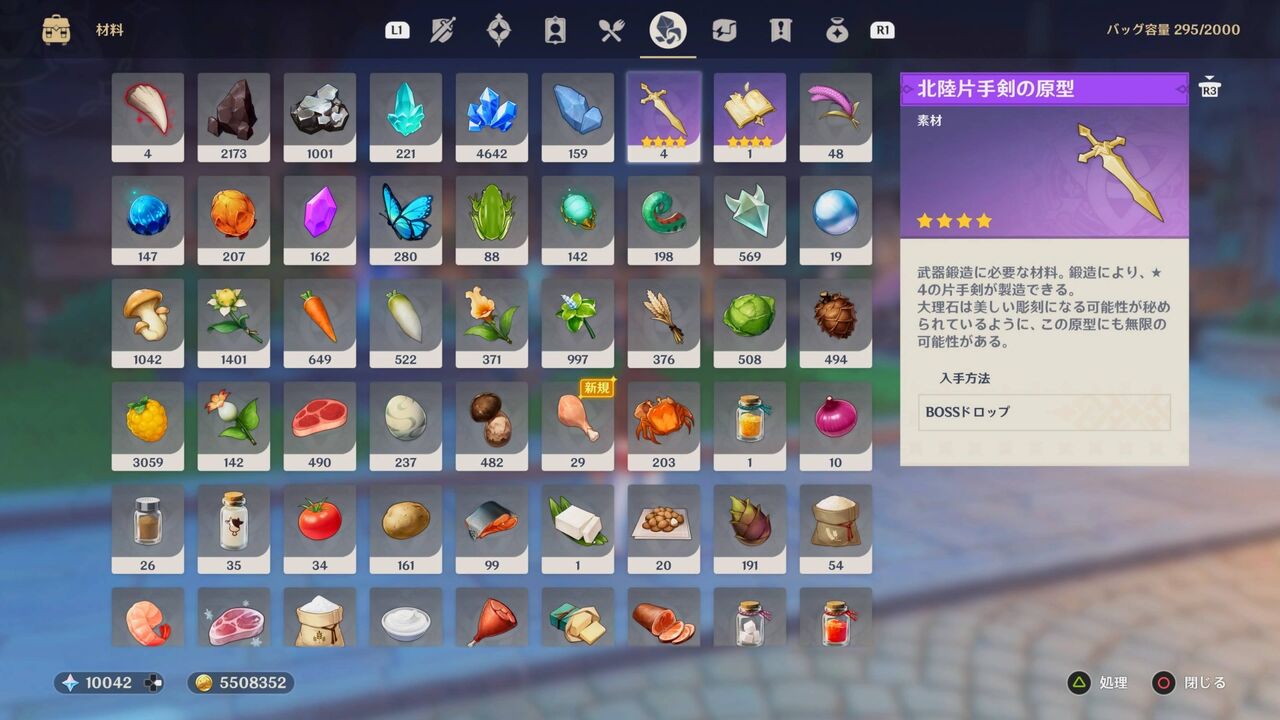The width and height of the screenshot is (1280, 720).
Task: Open the Character Development Items category icon
Action: (555, 30)
